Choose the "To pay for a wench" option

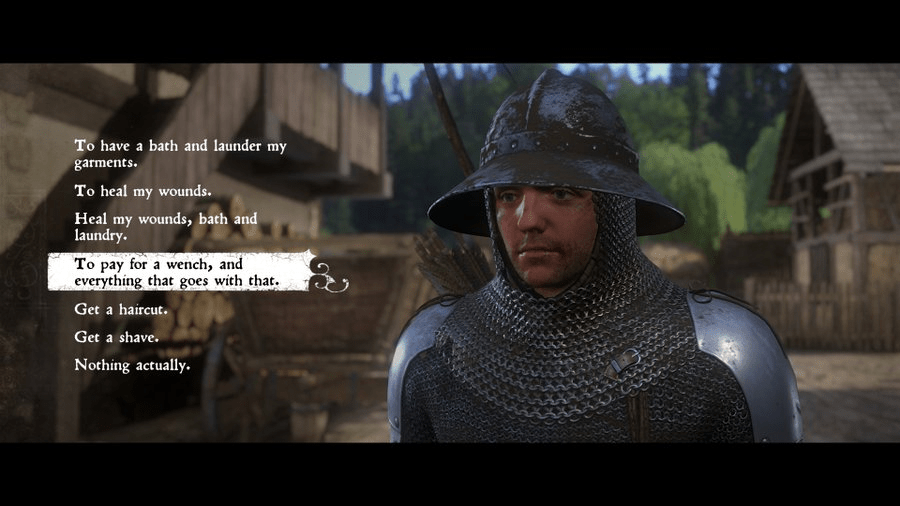pyautogui.click(x=176, y=273)
